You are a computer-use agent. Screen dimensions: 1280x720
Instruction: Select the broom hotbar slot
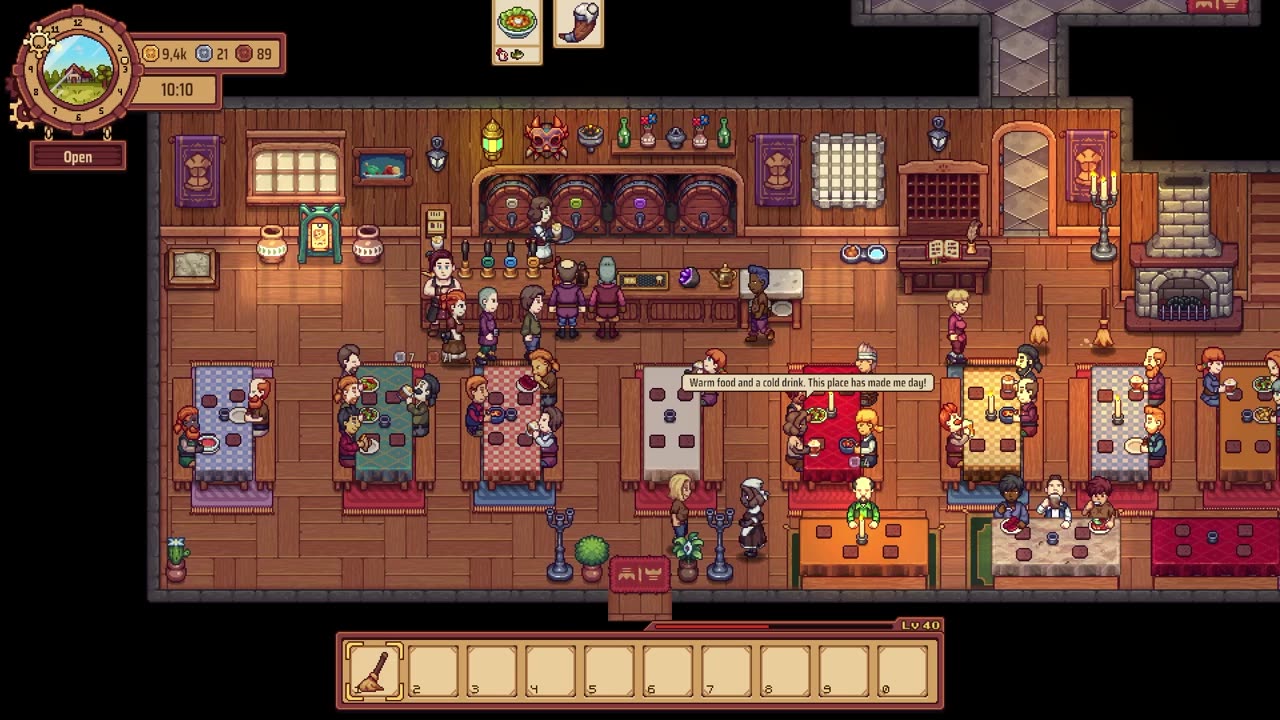click(x=374, y=670)
